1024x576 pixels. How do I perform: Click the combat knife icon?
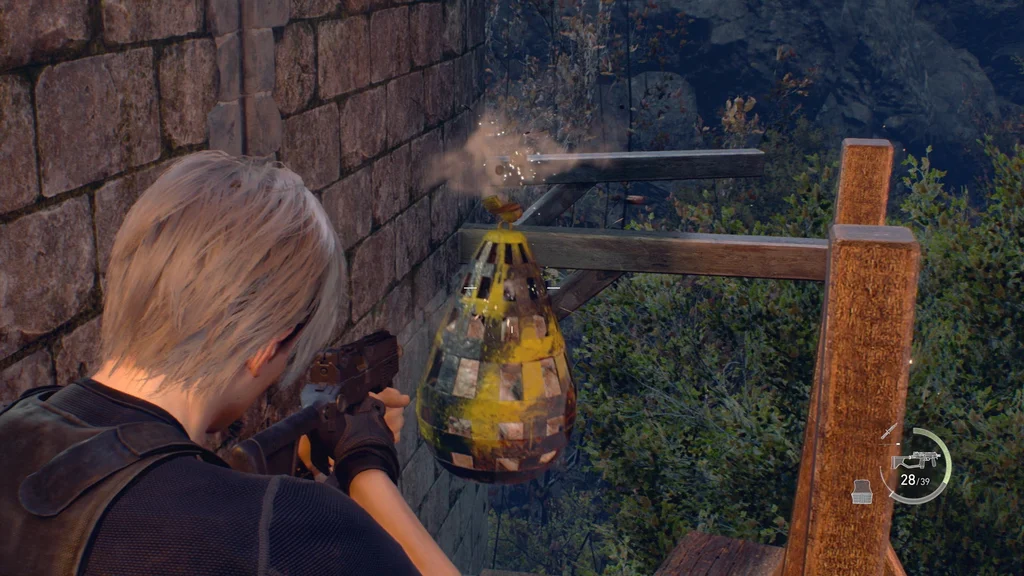pos(889,431)
